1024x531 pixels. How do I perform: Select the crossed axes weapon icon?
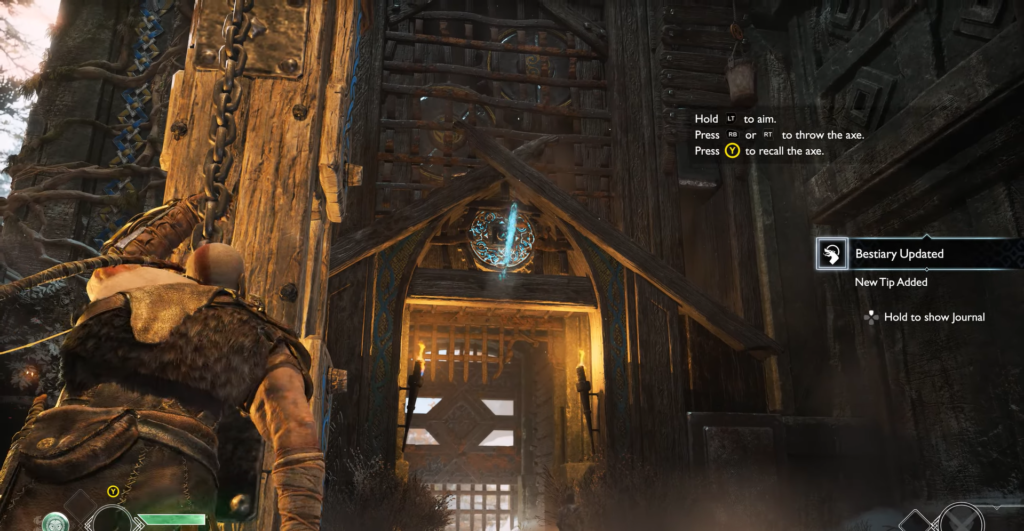tap(963, 521)
